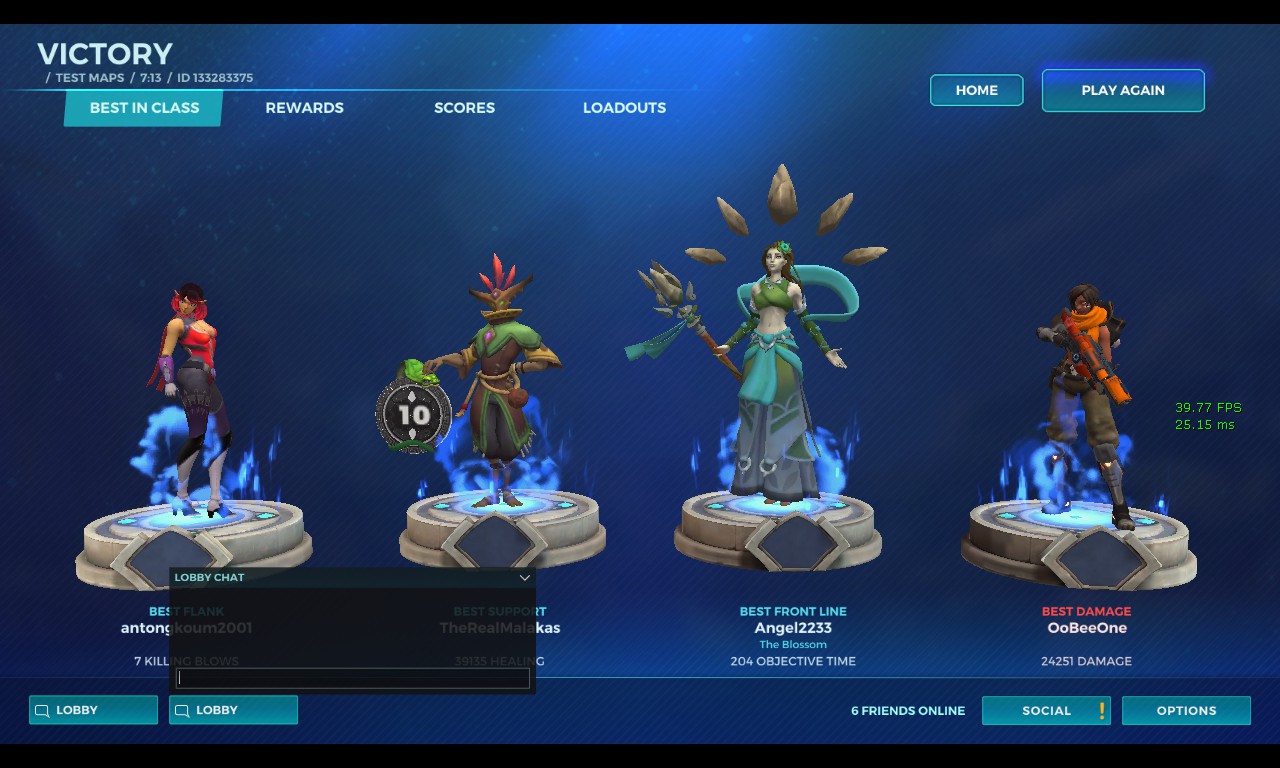This screenshot has width=1280, height=768.
Task: Collapse the LOBBY CHAT panel chevron
Action: (524, 578)
